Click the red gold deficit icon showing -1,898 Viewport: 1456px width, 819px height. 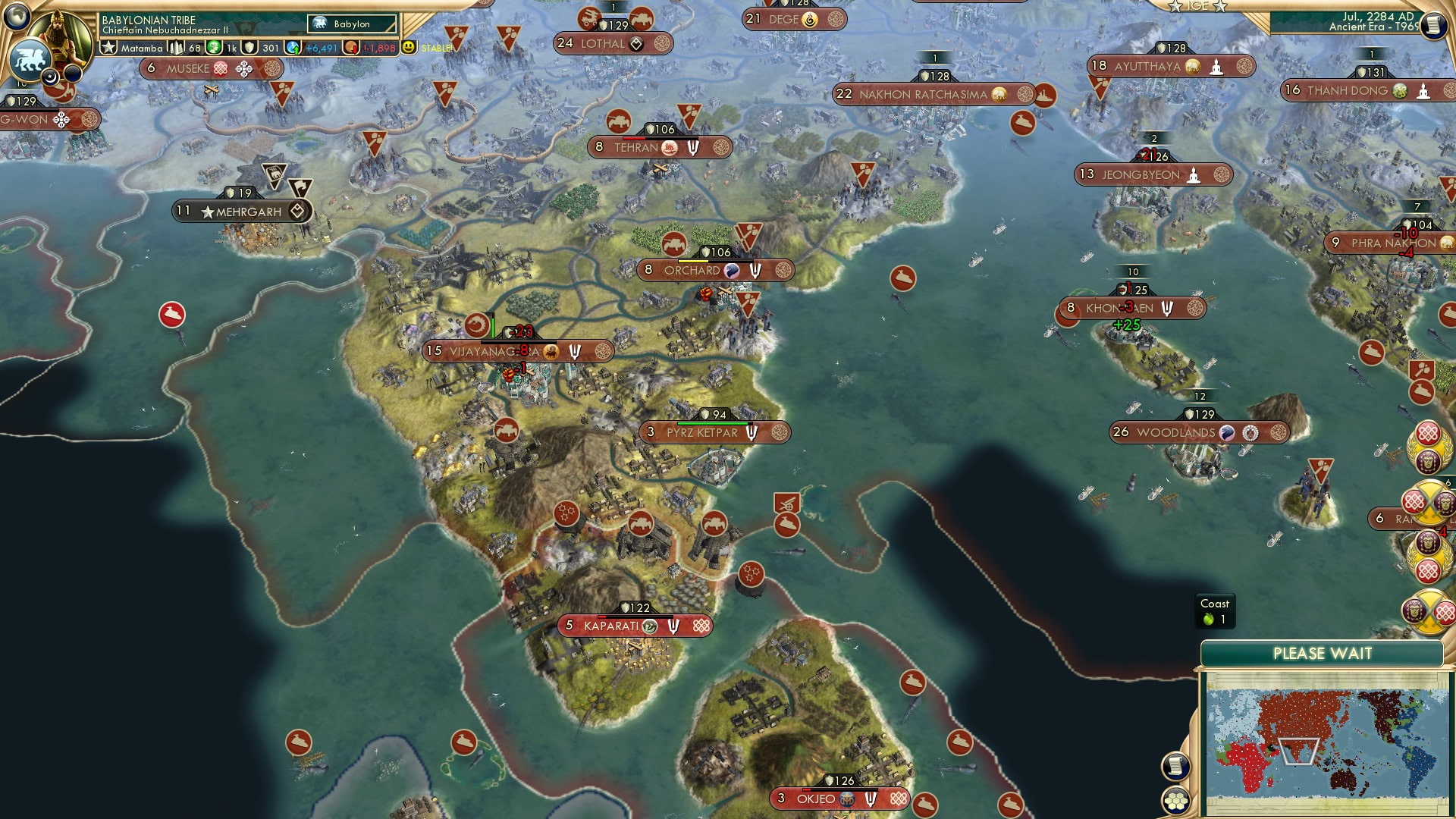pos(352,46)
